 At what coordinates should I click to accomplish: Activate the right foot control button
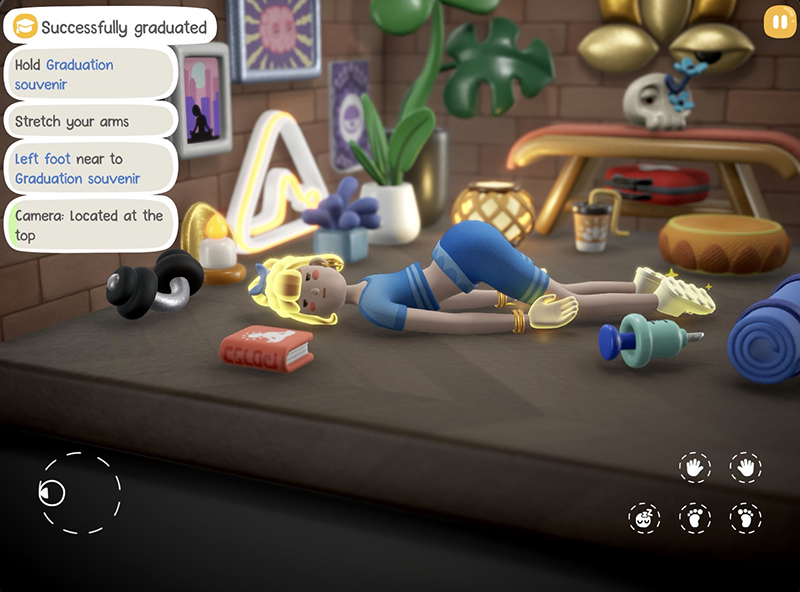[745, 518]
